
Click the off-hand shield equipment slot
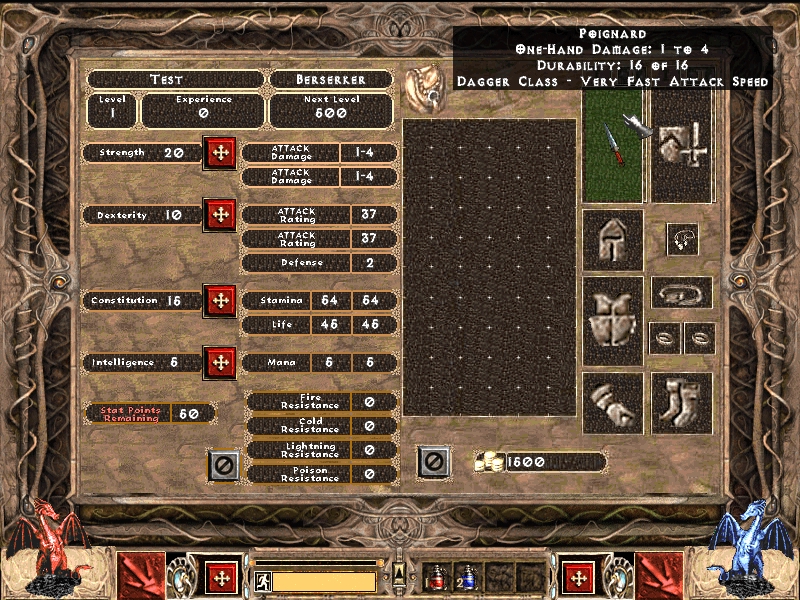(x=682, y=146)
